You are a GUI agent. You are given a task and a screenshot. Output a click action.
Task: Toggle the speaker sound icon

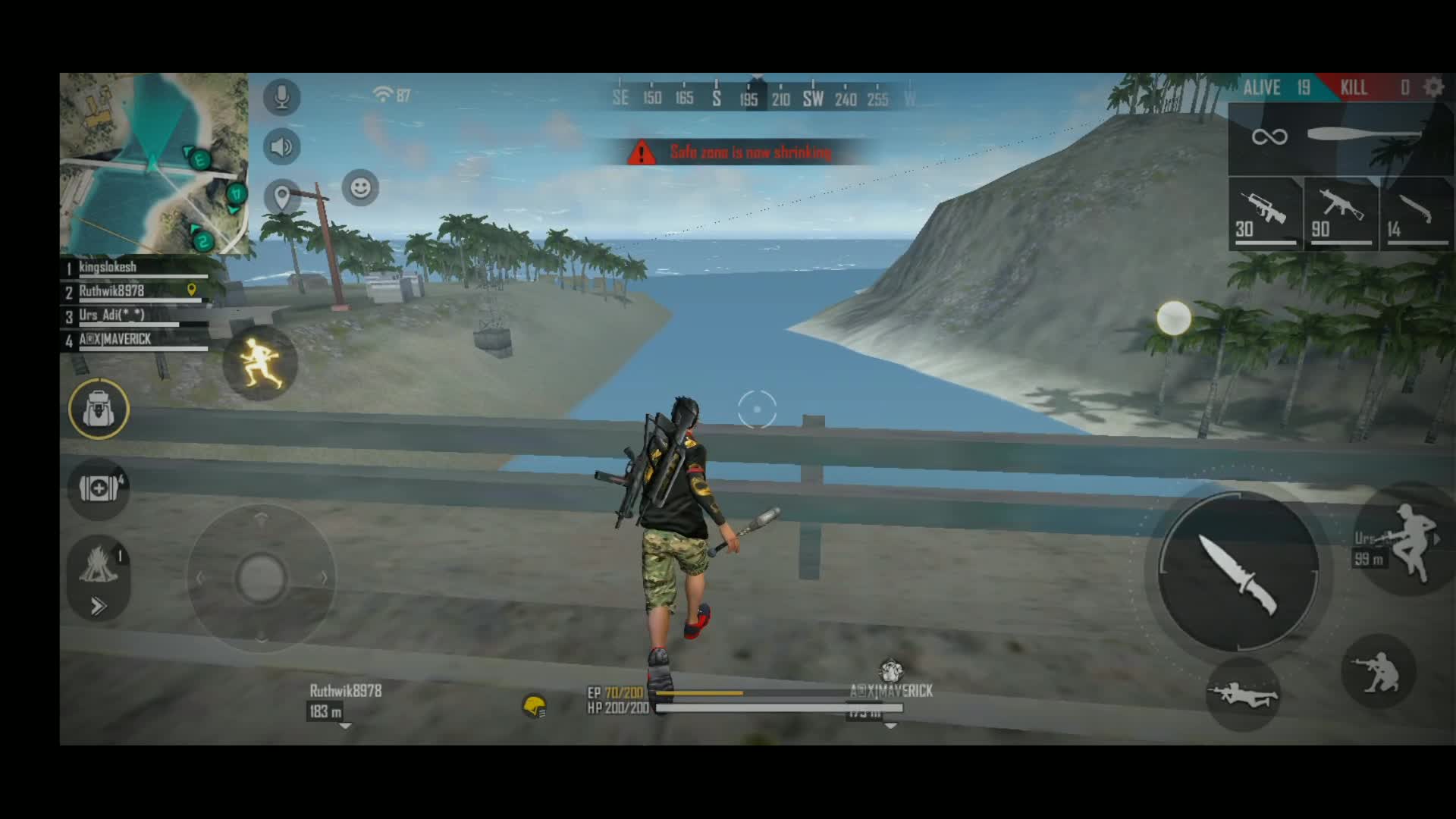click(x=282, y=146)
